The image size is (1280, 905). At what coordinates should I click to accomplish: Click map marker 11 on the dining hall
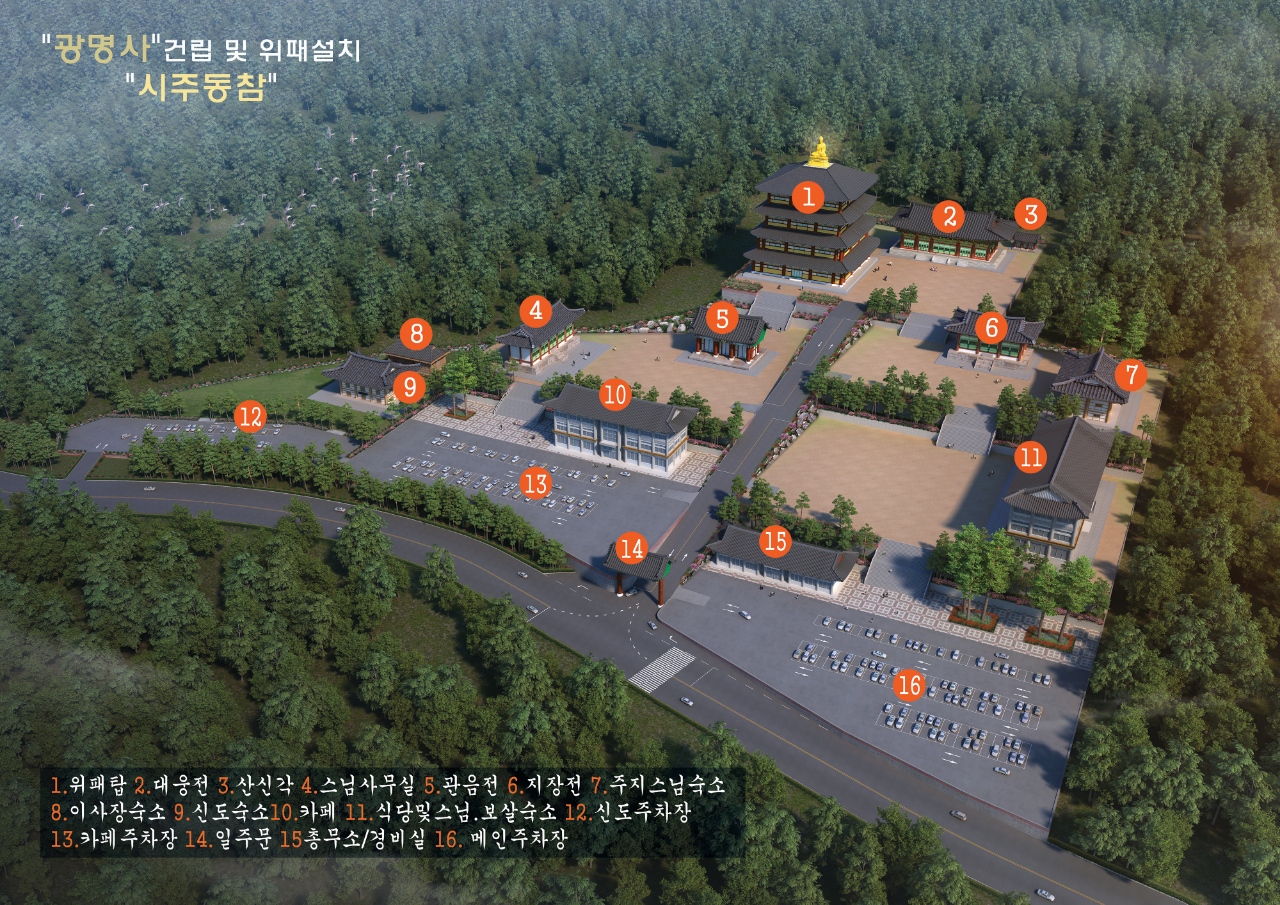tap(1031, 458)
